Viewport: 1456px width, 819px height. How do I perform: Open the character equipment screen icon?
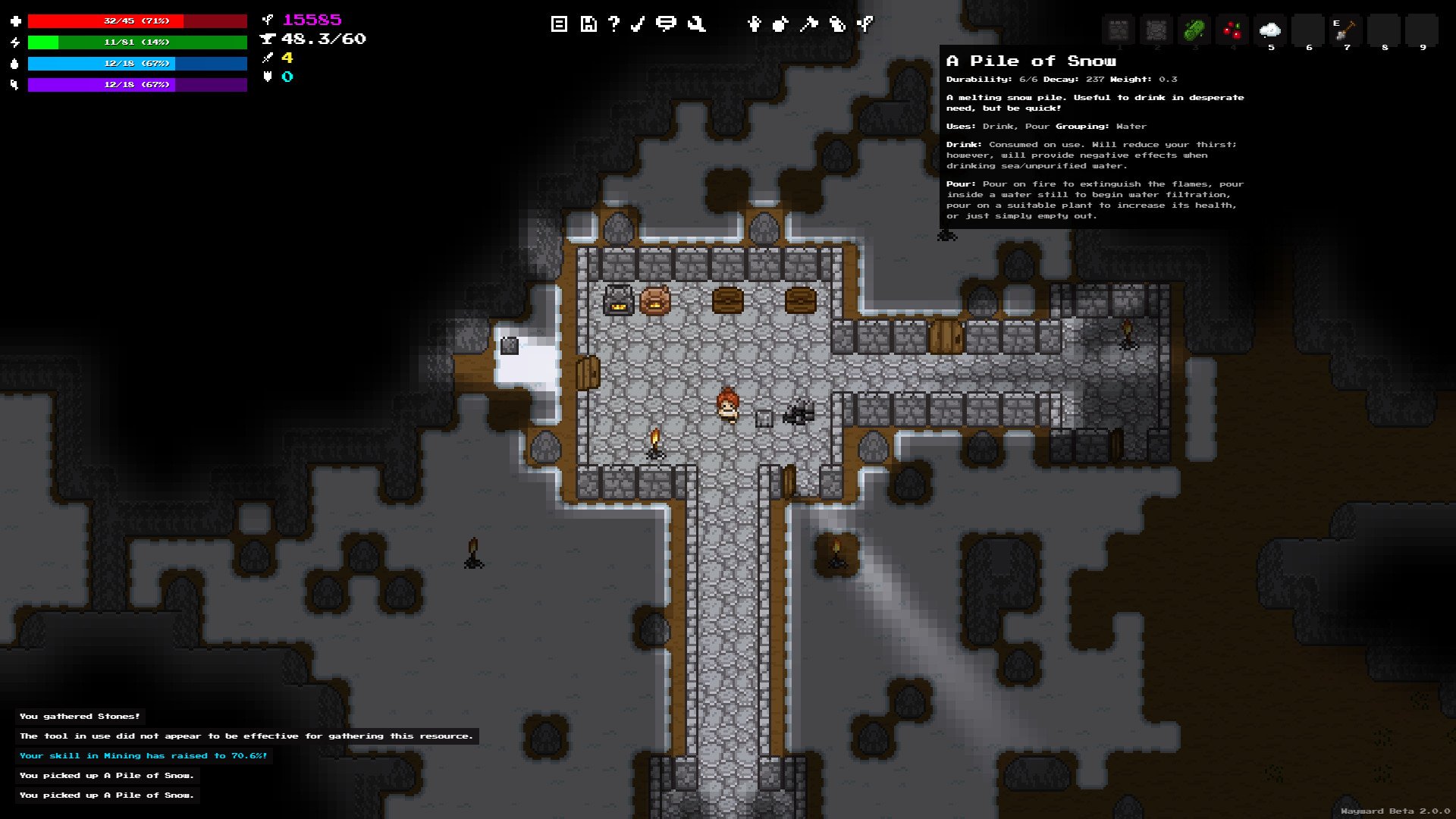pos(754,24)
